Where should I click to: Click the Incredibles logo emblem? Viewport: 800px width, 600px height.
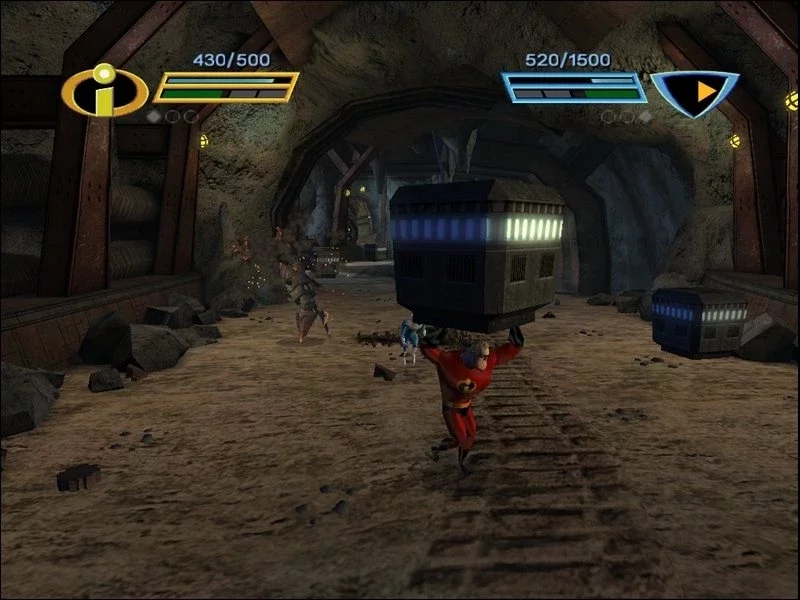click(104, 91)
